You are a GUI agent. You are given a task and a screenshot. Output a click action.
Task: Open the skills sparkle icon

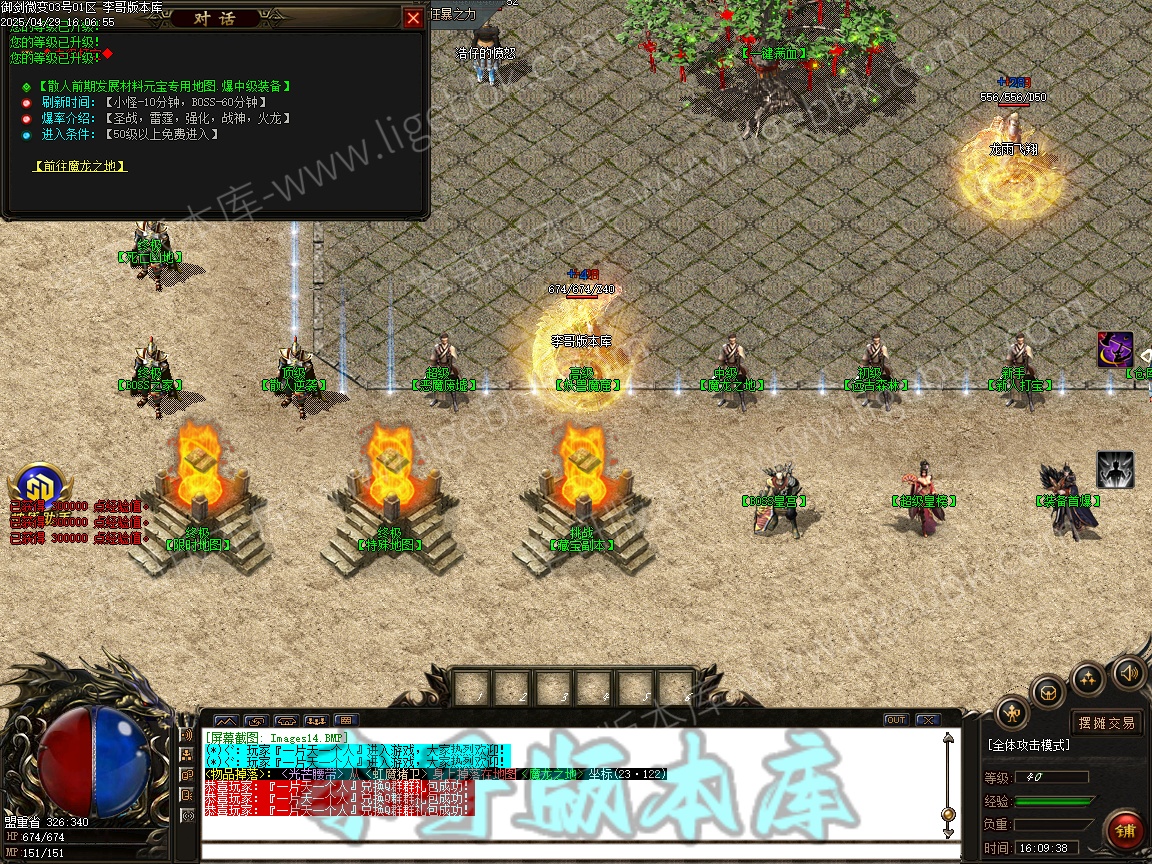click(x=1088, y=679)
